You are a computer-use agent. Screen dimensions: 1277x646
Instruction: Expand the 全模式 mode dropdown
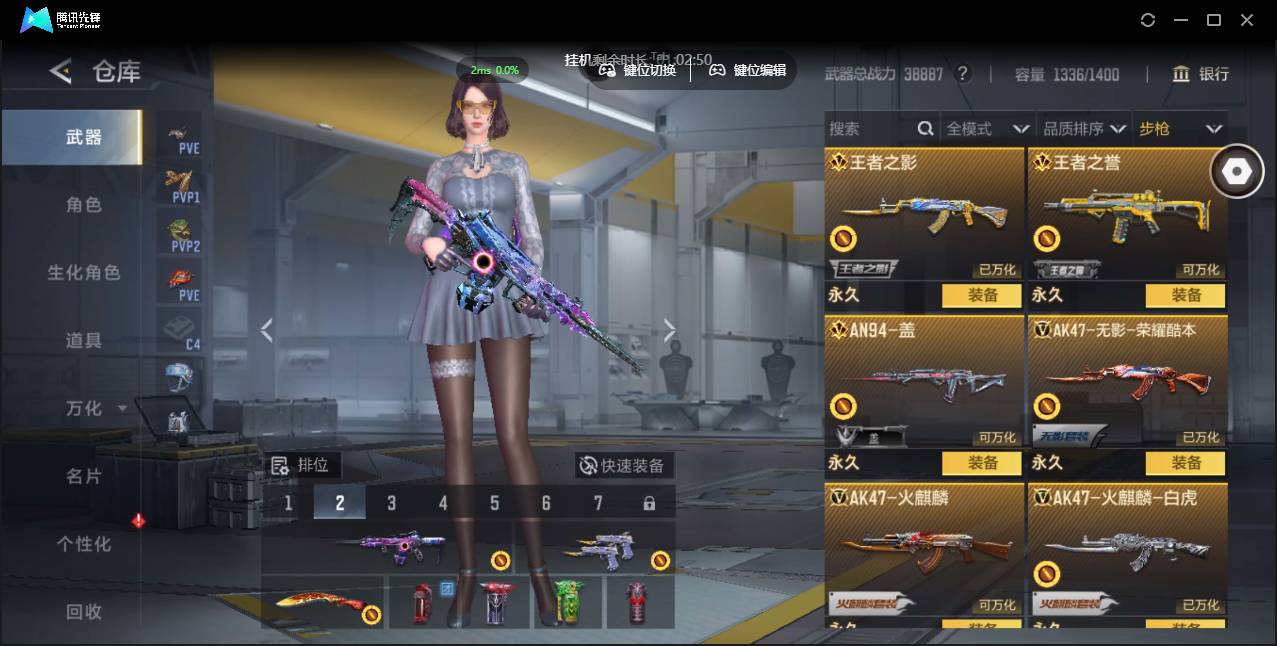[x=987, y=129]
